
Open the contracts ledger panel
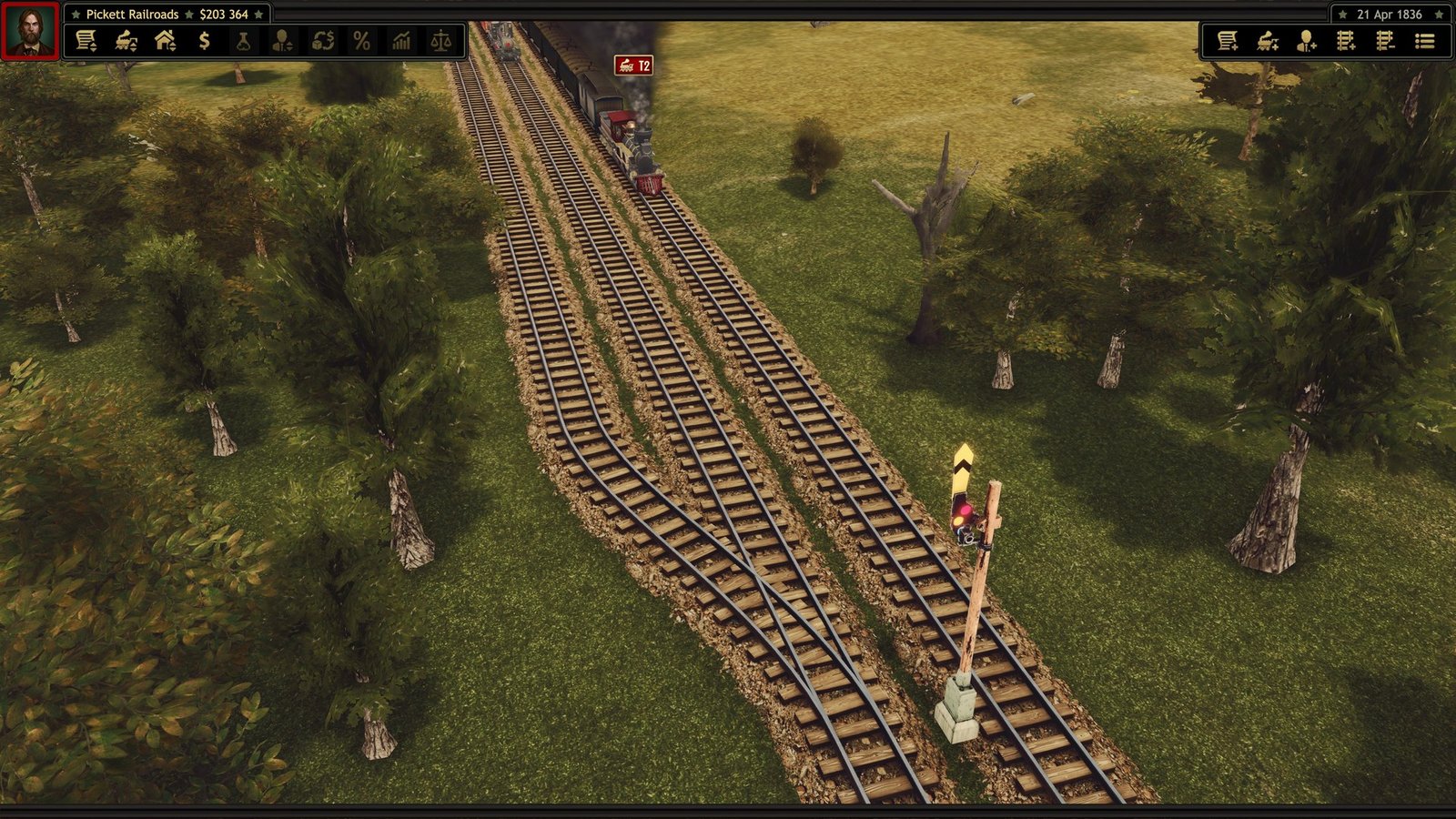(87, 39)
